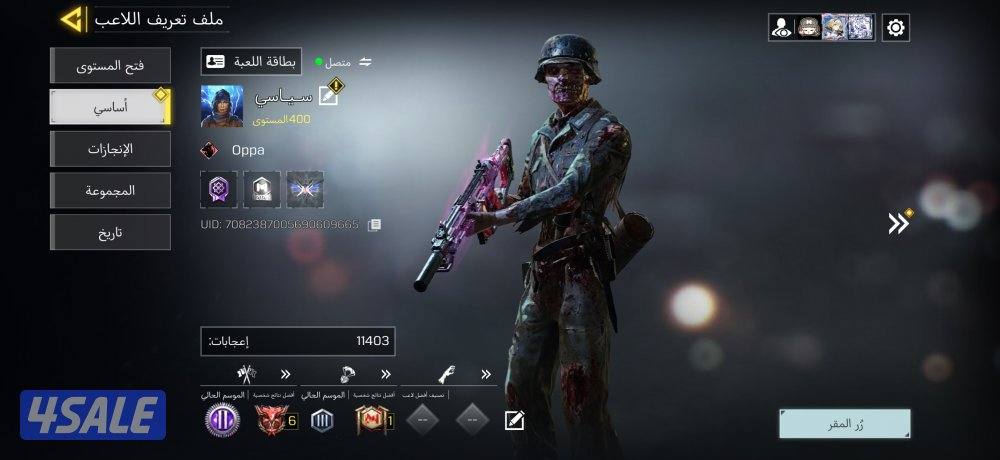Open the profile visitors eye icon

pyautogui.click(x=782, y=28)
